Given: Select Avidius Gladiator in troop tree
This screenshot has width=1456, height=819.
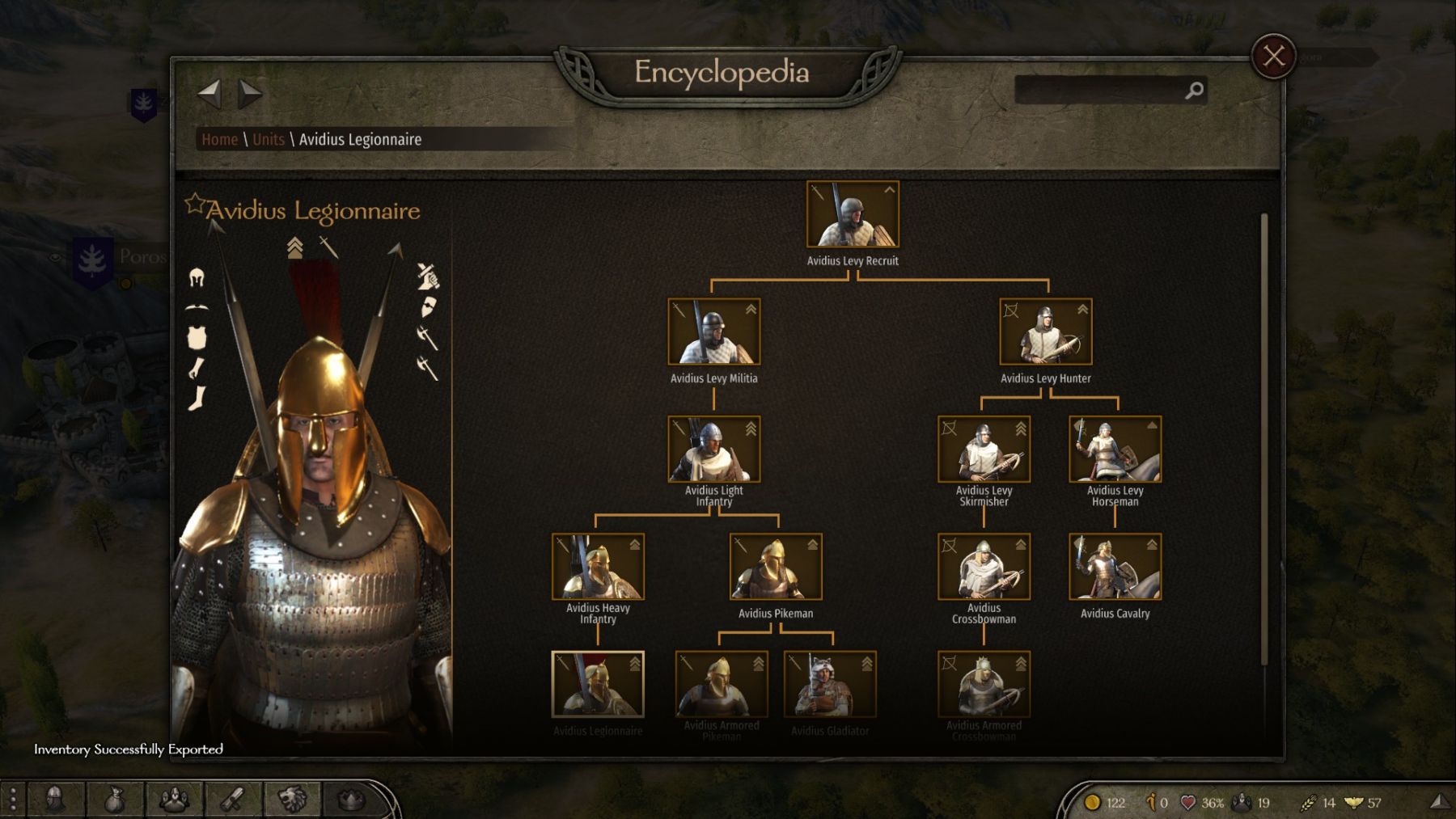Looking at the screenshot, I should pyautogui.click(x=830, y=684).
